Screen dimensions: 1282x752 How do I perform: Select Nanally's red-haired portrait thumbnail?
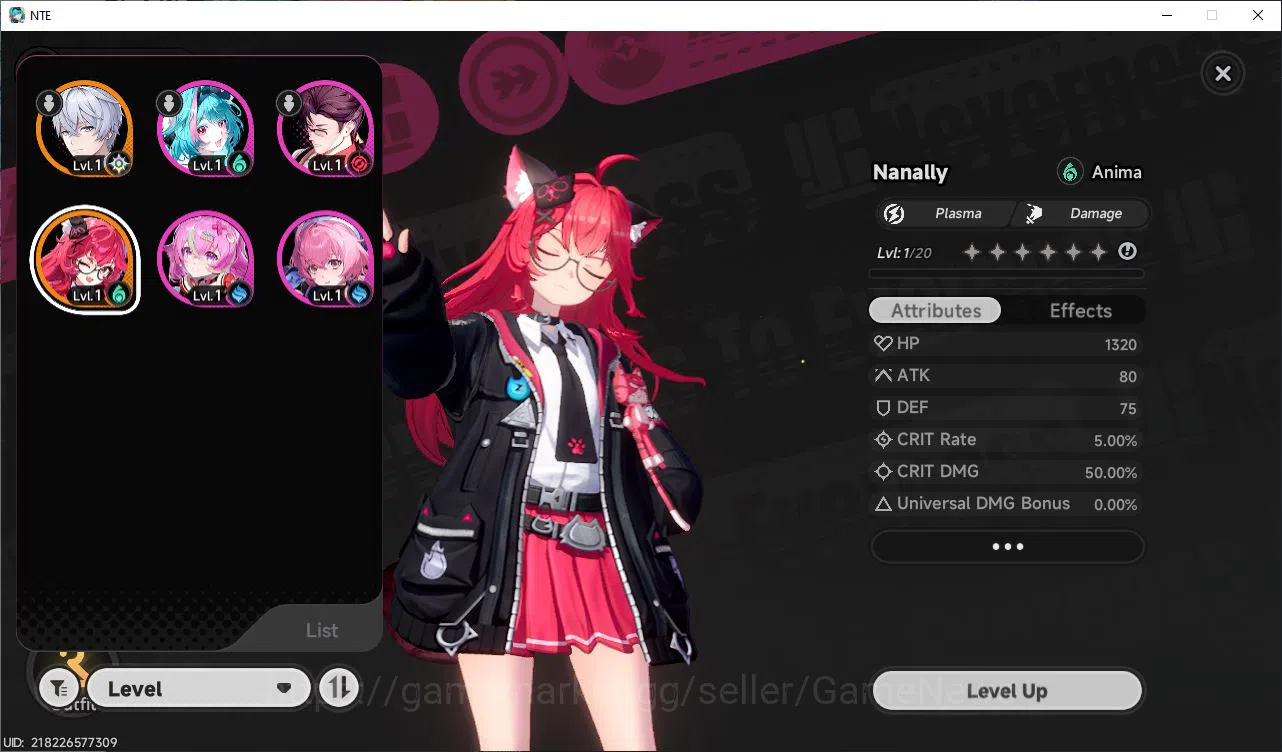pyautogui.click(x=85, y=259)
